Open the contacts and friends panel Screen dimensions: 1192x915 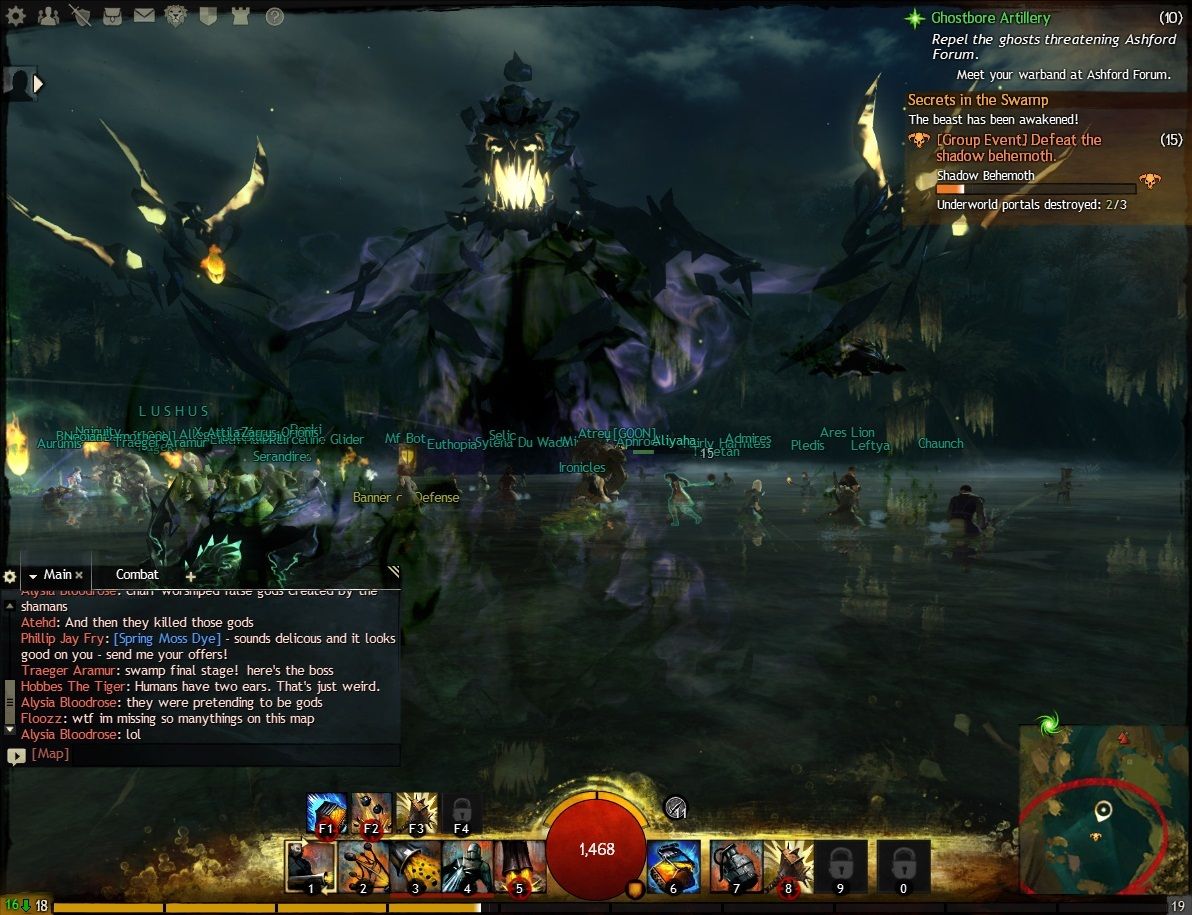pyautogui.click(x=47, y=16)
